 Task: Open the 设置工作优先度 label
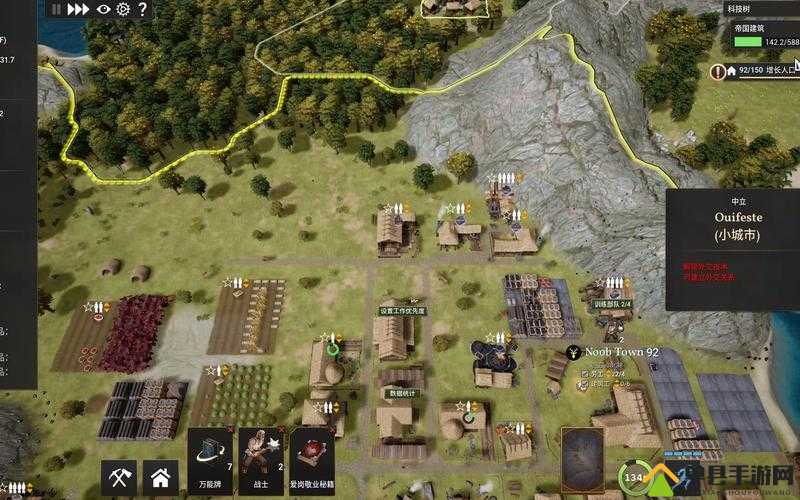402,310
